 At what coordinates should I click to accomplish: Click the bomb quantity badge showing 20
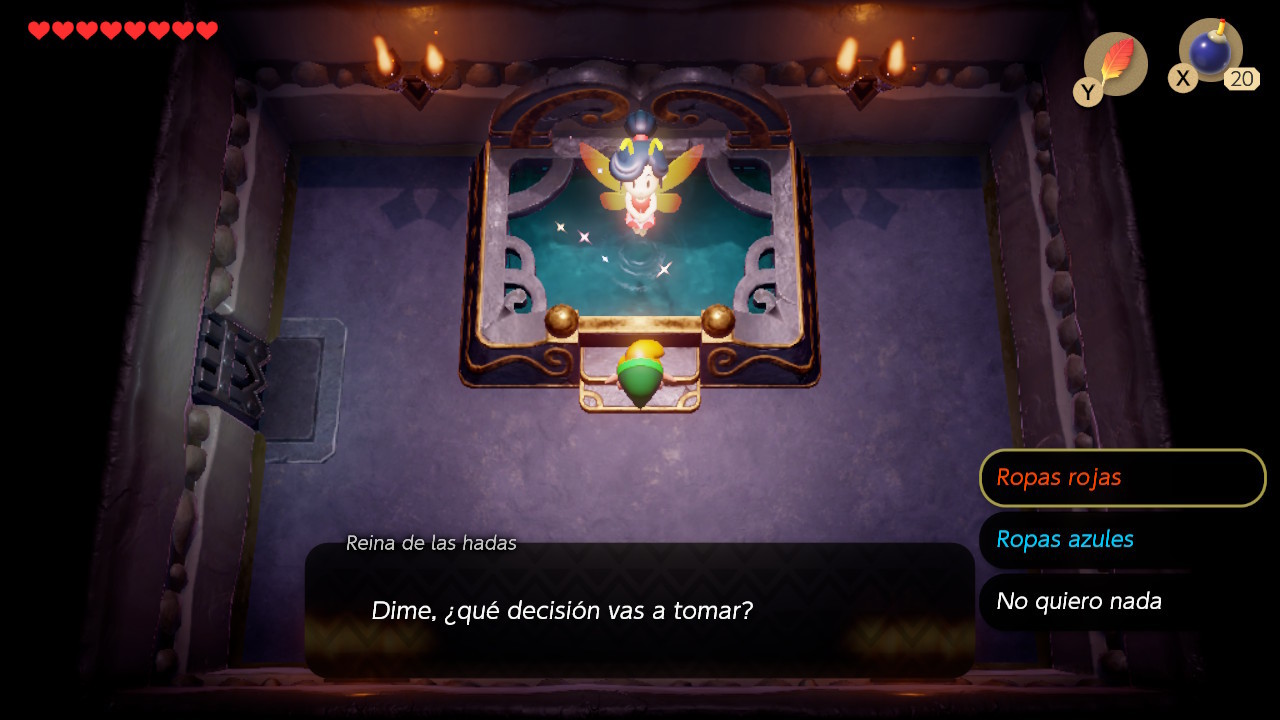pos(1242,77)
